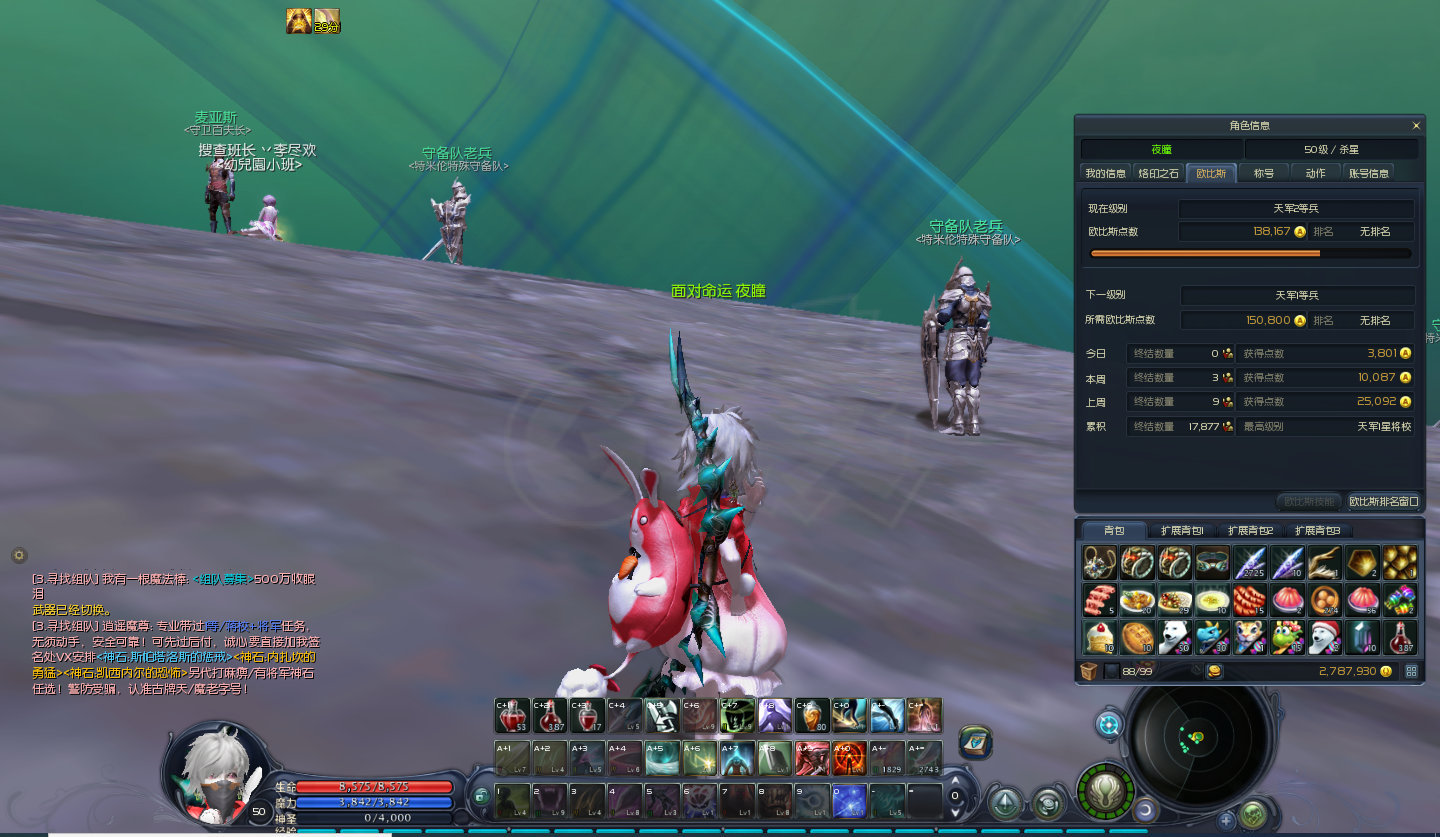Screen dimensions: 1440x837
Task: Select the 扩展背包3 bag tab
Action: 1317,530
